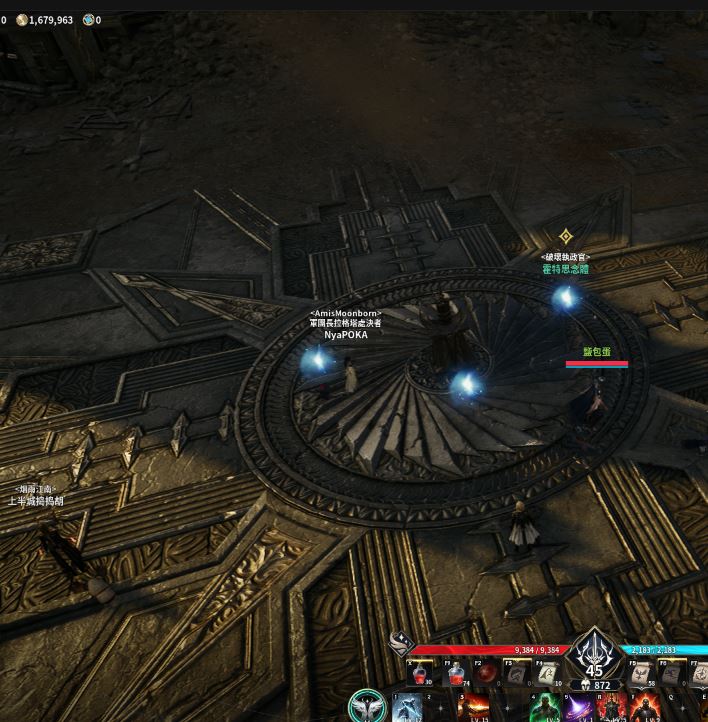Cast the purple vortex skill in slot 5
708x722 pixels.
point(578,708)
